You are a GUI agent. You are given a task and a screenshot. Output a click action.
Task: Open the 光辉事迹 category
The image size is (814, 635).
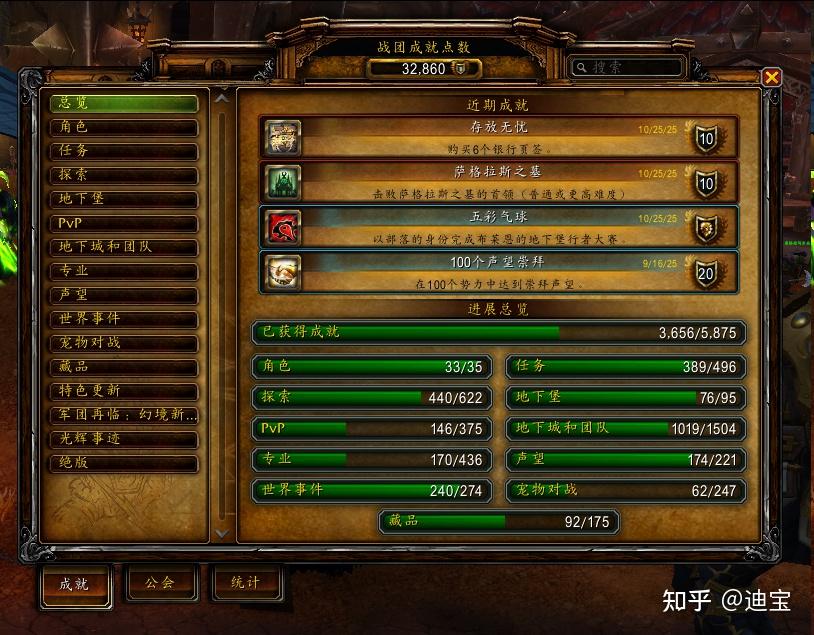[x=124, y=439]
